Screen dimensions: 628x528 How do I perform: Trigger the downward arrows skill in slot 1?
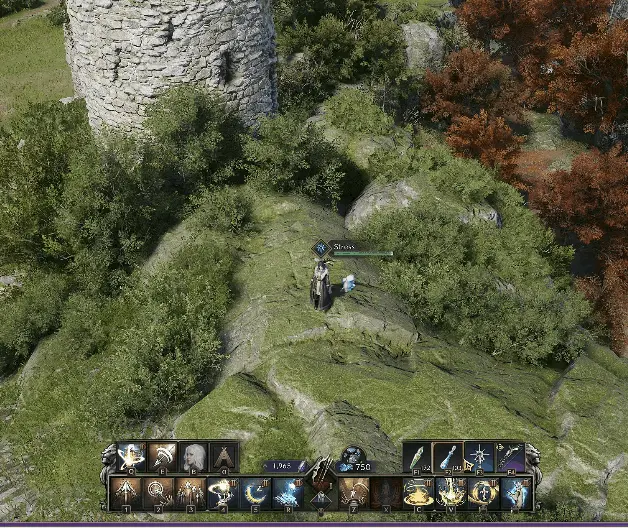tap(125, 492)
